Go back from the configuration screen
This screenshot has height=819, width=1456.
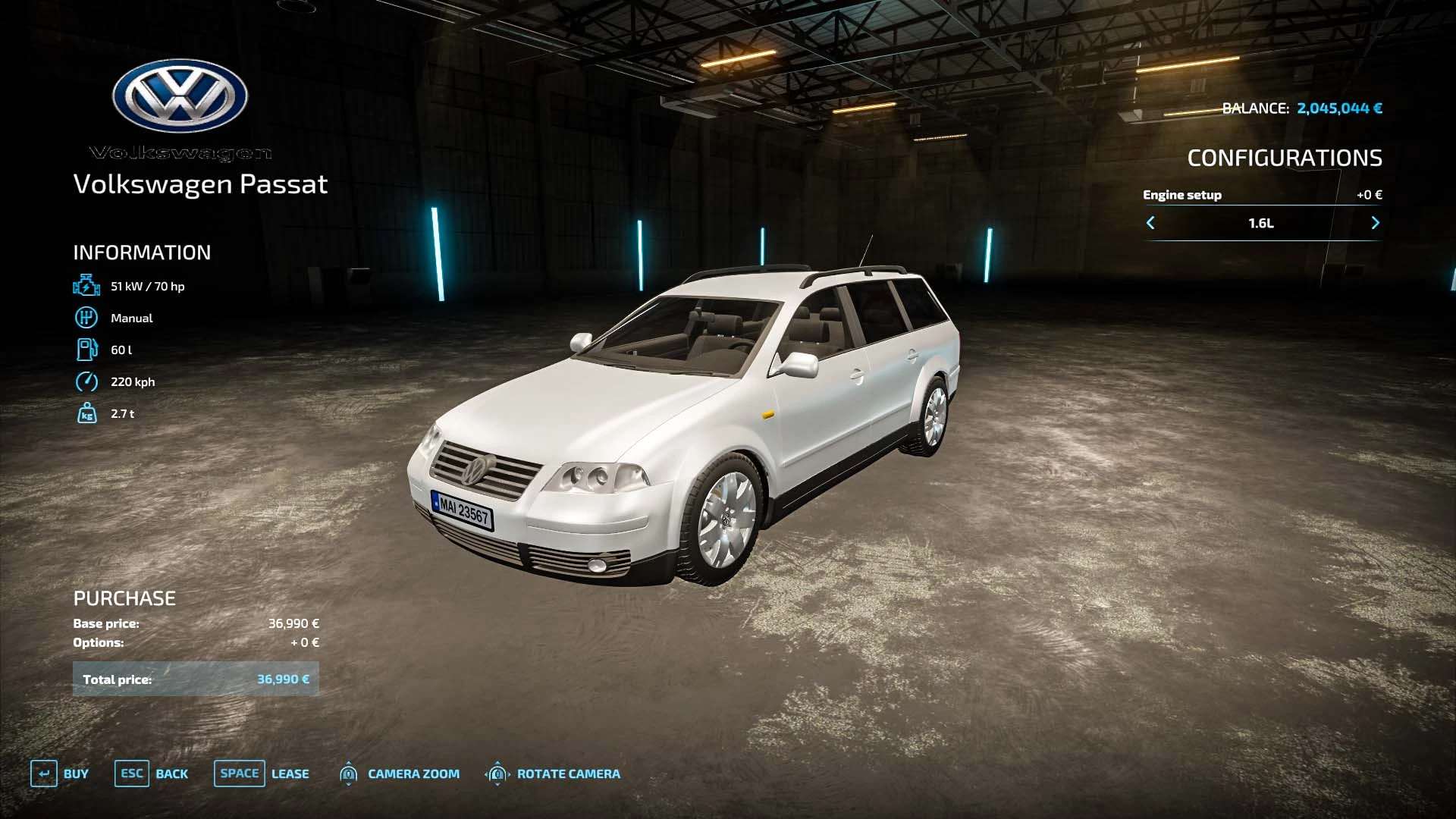tap(152, 773)
